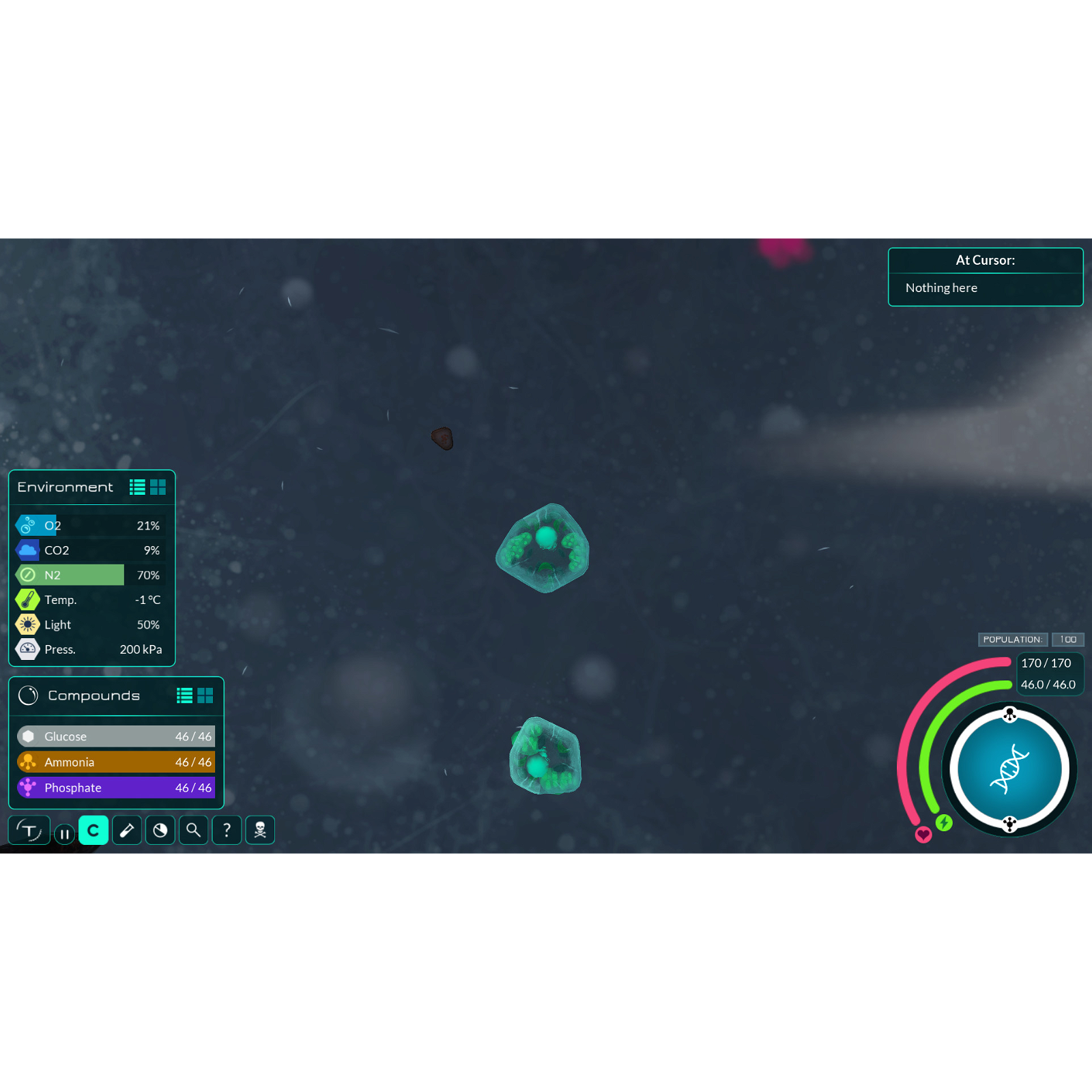Open the processes panel test tube icon
Image resolution: width=1092 pixels, height=1092 pixels.
pos(126,830)
